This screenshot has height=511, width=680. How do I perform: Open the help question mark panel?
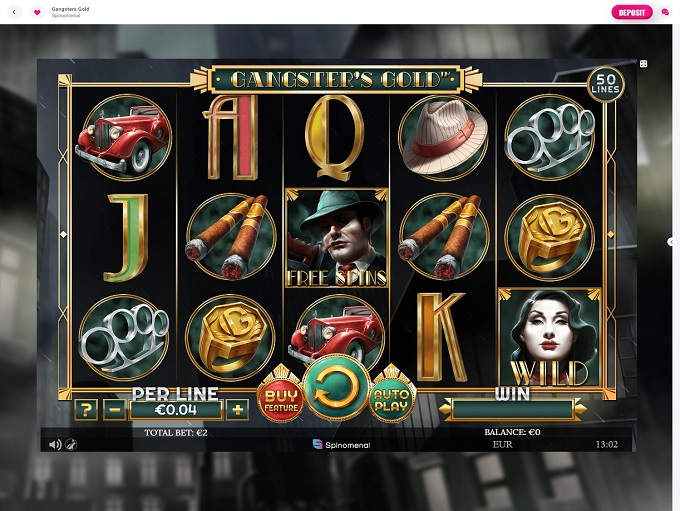(x=86, y=409)
